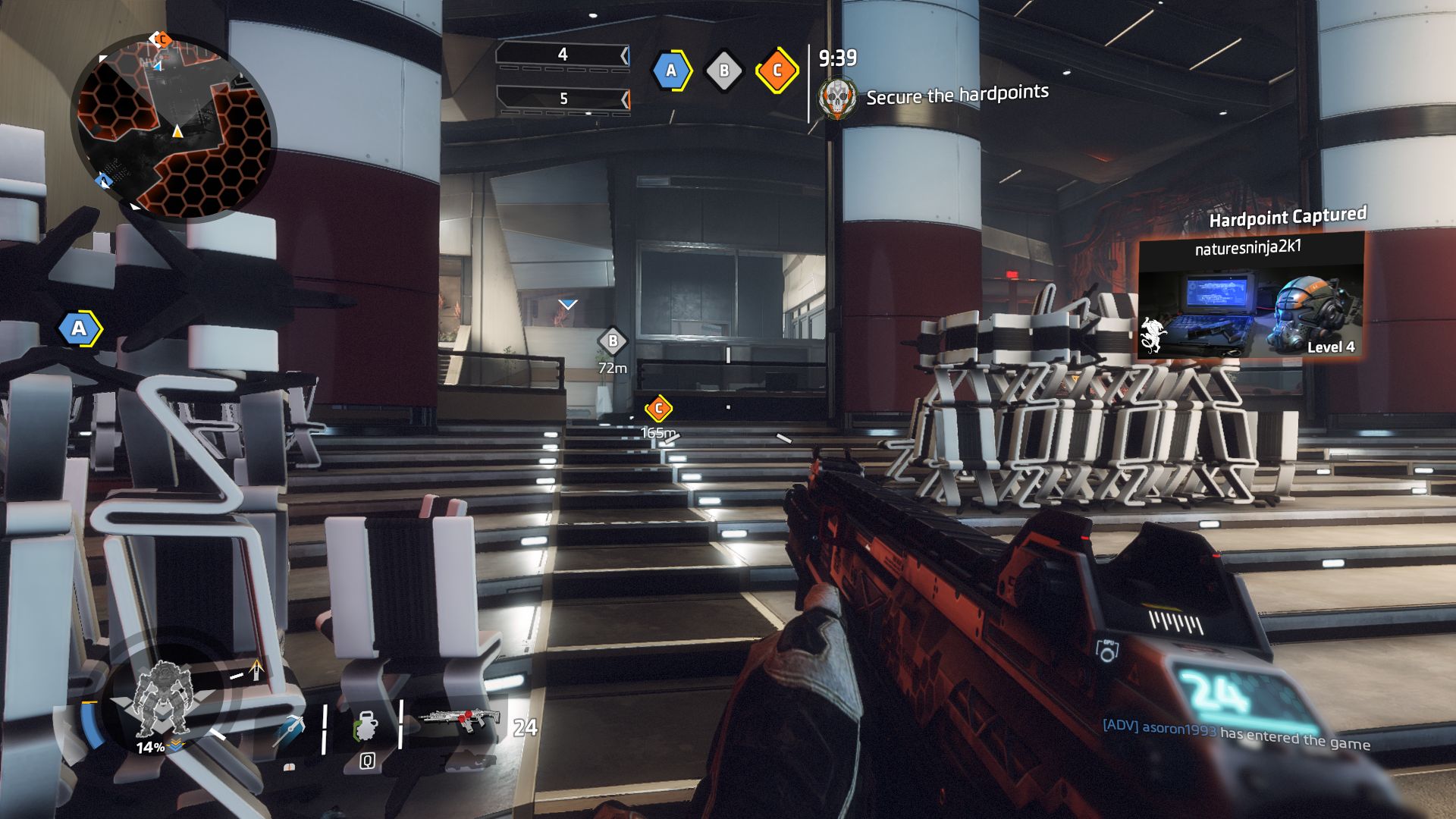This screenshot has width=1456, height=819.
Task: Select hardpoint C status icon beside the timer
Action: (x=777, y=71)
